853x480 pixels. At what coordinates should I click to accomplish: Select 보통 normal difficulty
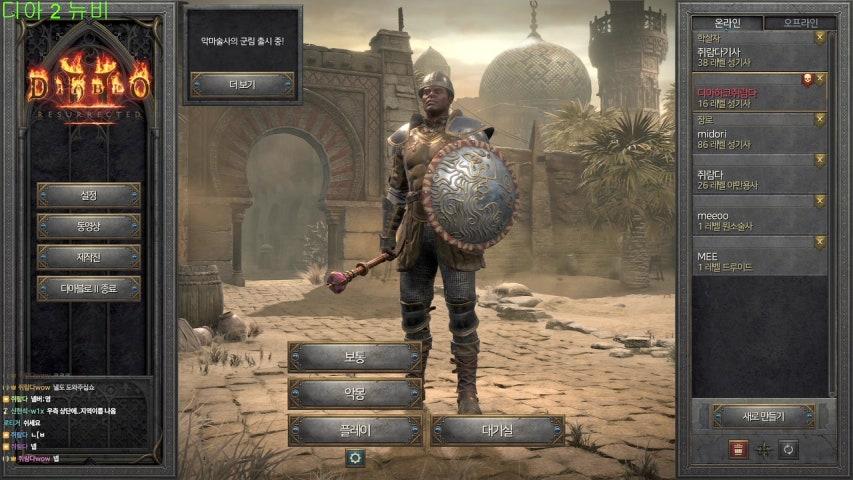pyautogui.click(x=355, y=357)
